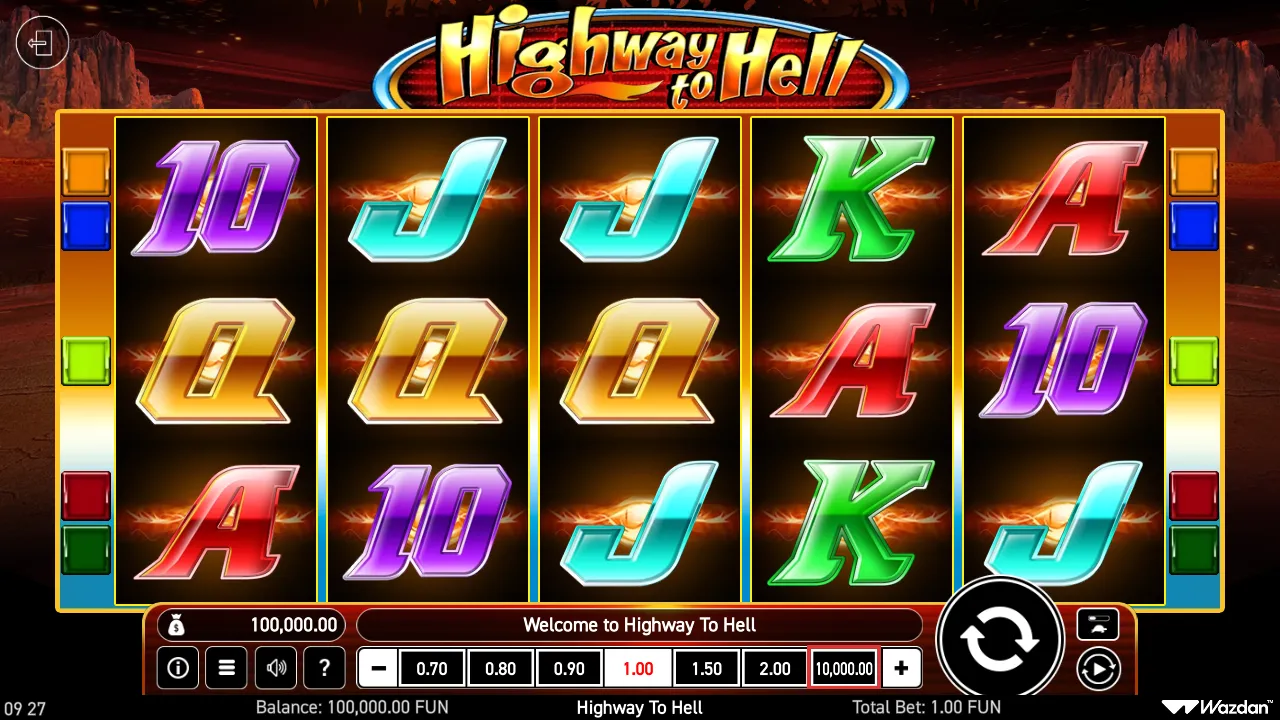Toggle turbo spin mode

(1098, 624)
